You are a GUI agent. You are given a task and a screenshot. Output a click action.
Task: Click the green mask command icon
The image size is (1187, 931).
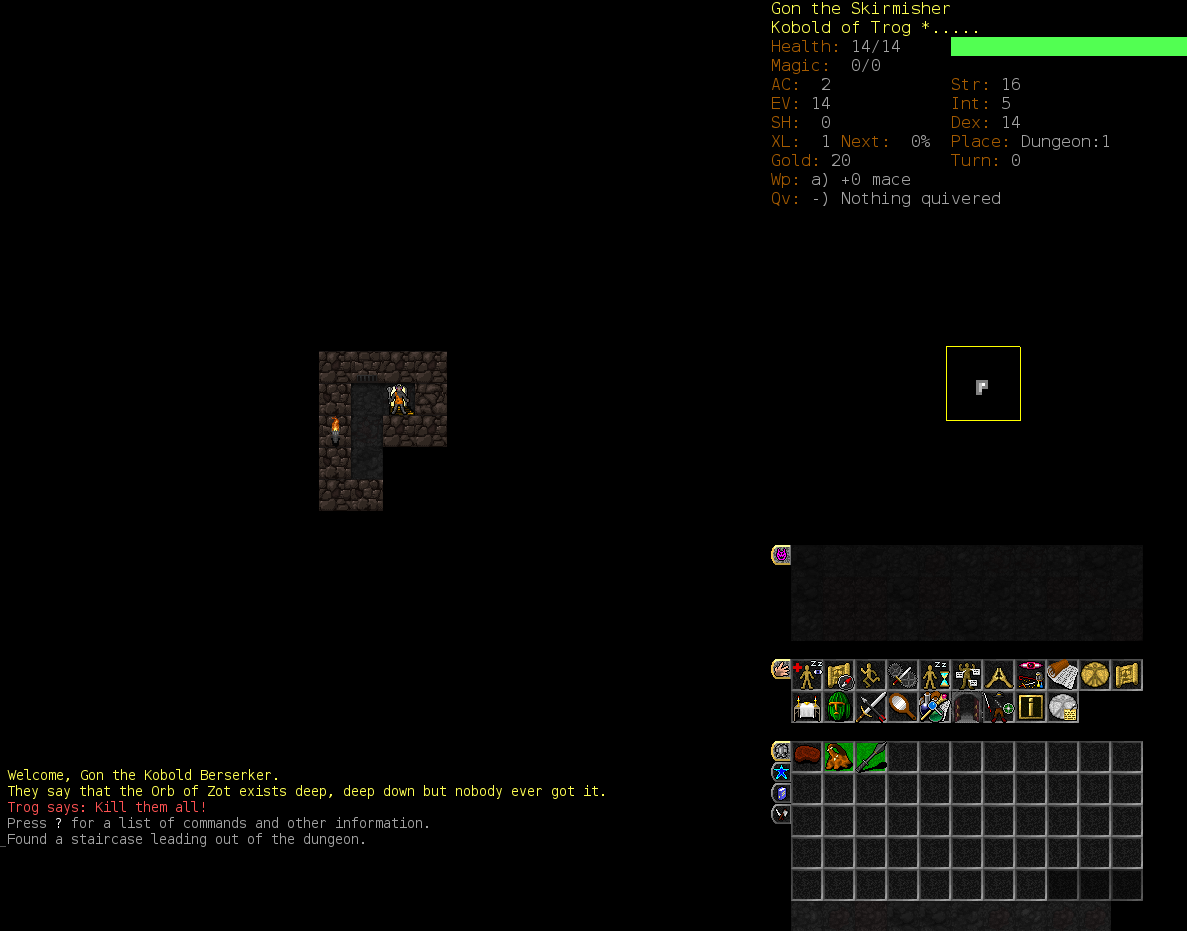click(x=839, y=708)
